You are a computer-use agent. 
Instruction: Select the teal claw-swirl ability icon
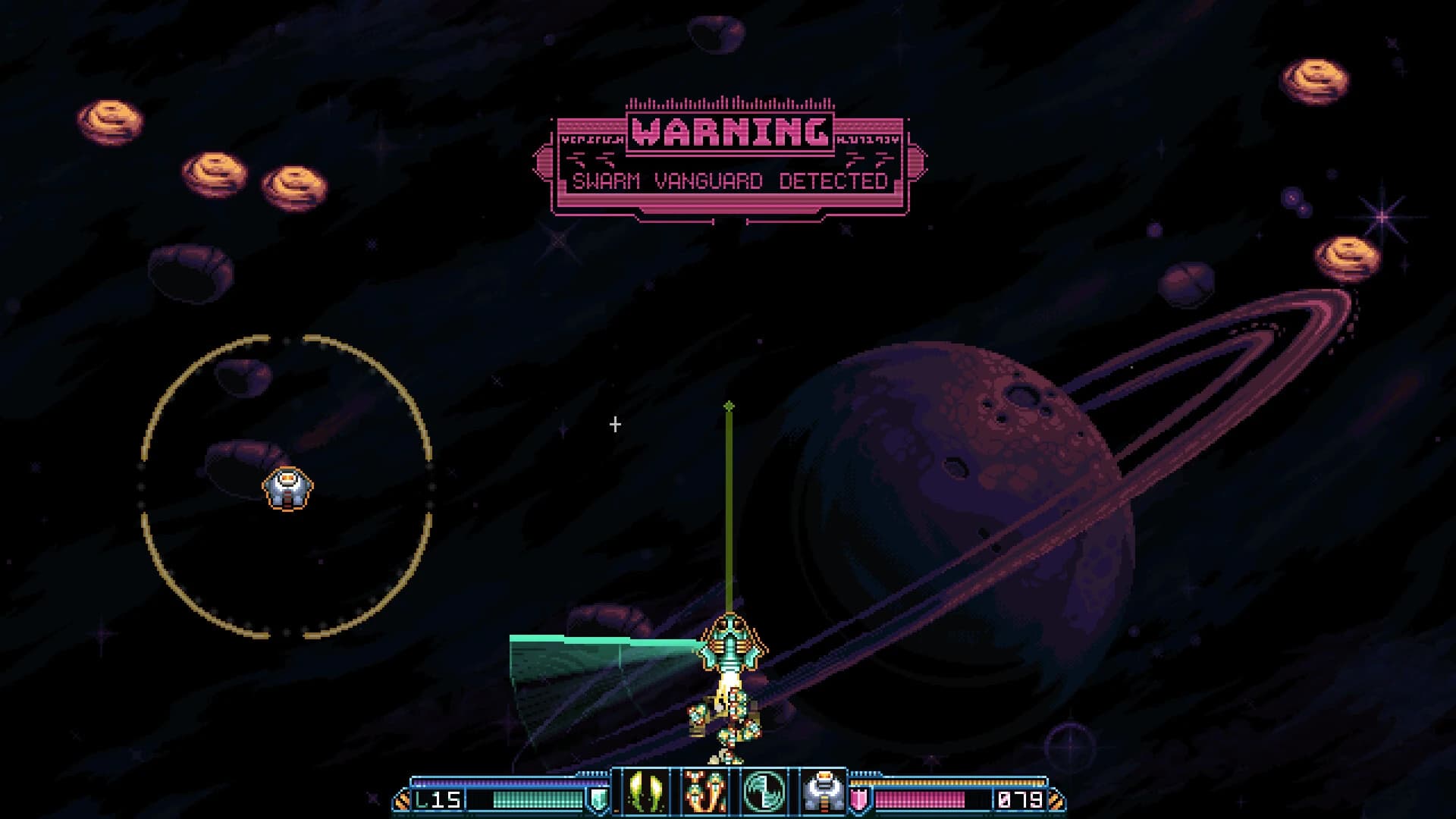point(763,791)
